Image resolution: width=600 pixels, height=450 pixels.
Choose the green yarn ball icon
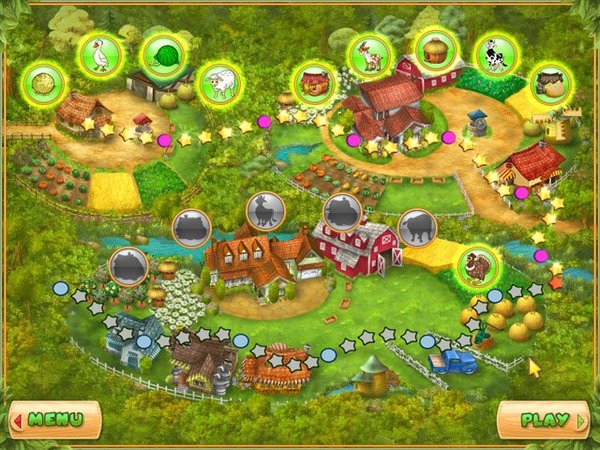click(x=160, y=54)
